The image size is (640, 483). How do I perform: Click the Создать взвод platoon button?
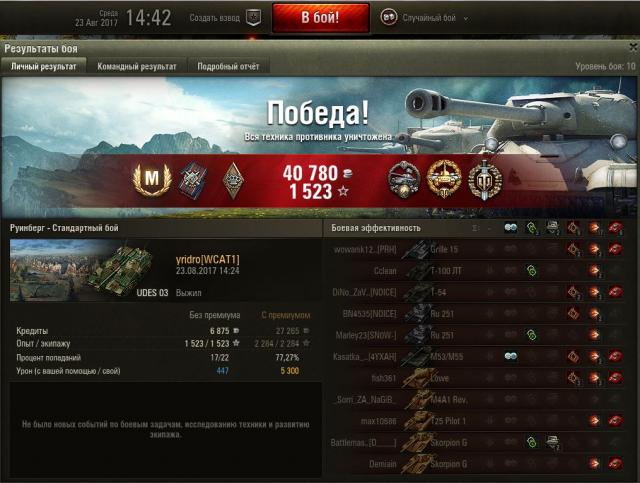point(224,18)
